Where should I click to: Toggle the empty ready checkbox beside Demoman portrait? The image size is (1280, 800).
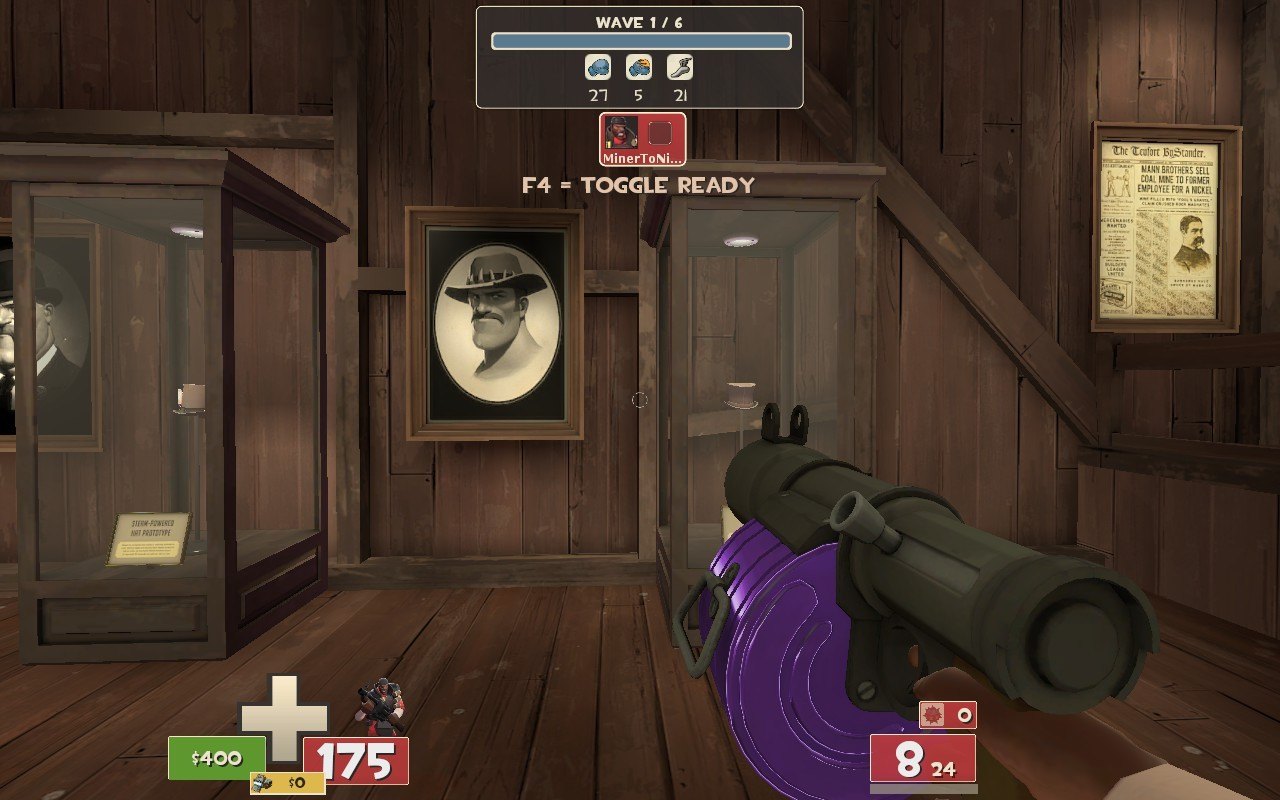tap(660, 133)
